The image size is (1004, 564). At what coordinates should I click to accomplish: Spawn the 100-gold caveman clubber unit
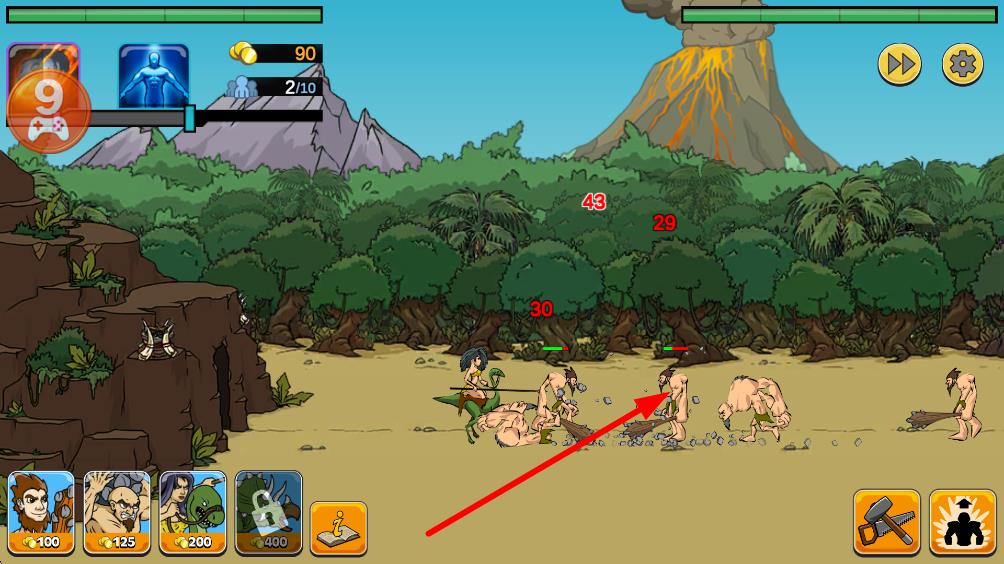pyautogui.click(x=41, y=512)
